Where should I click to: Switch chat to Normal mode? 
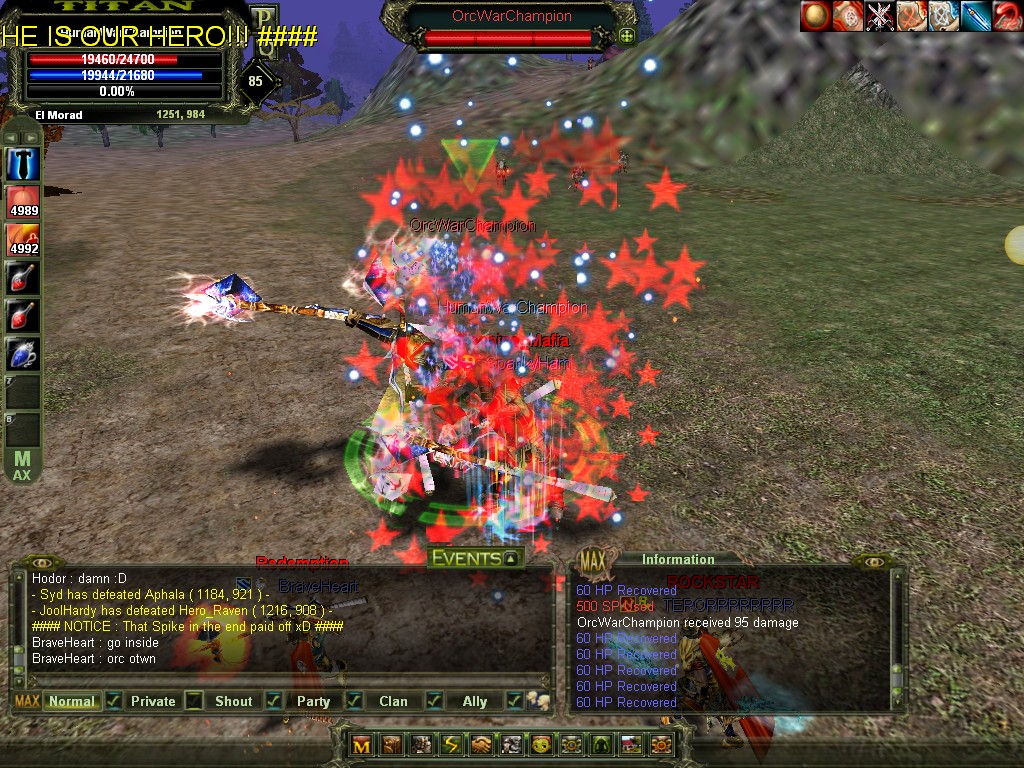72,701
